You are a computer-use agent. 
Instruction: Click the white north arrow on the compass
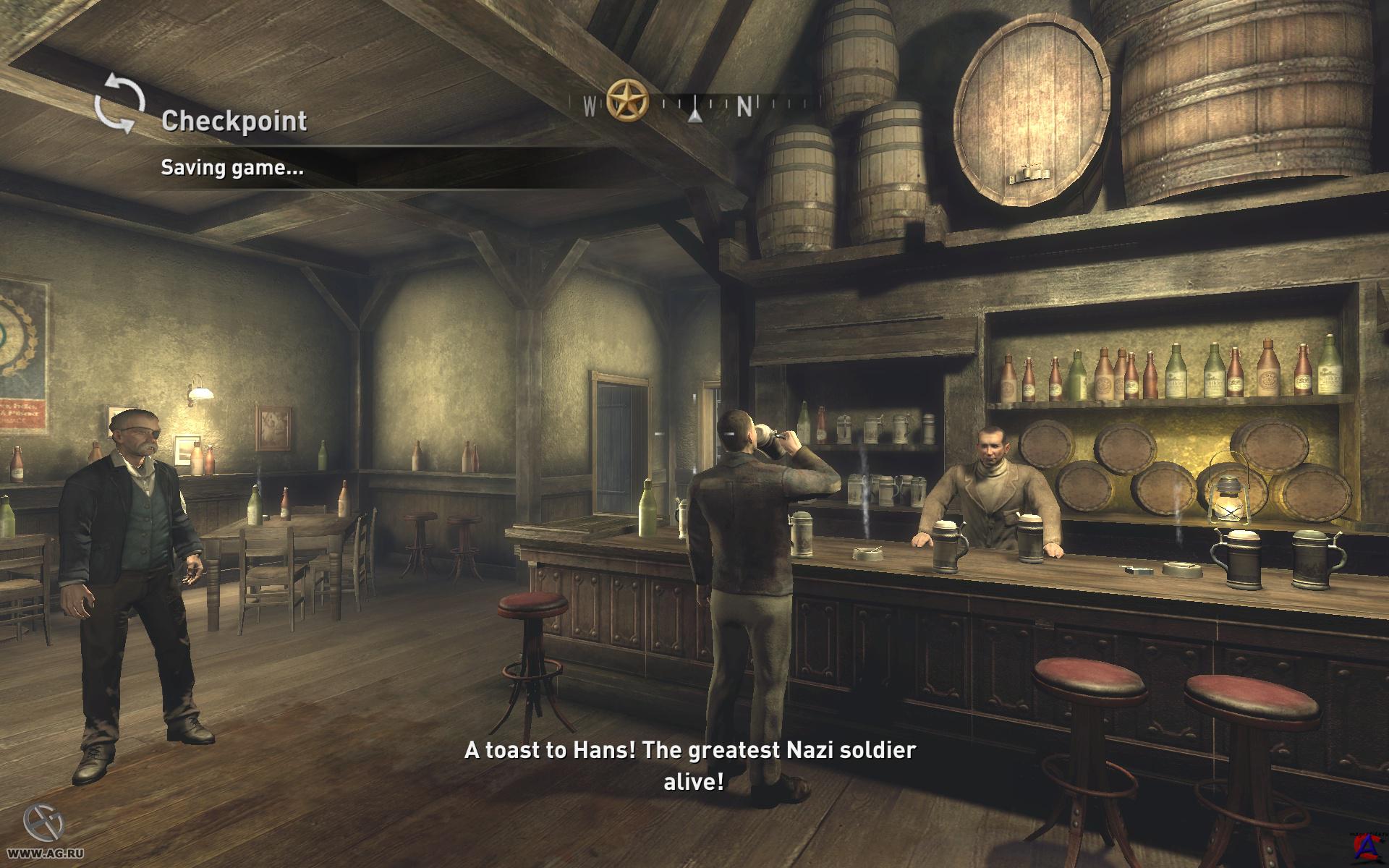(x=694, y=111)
